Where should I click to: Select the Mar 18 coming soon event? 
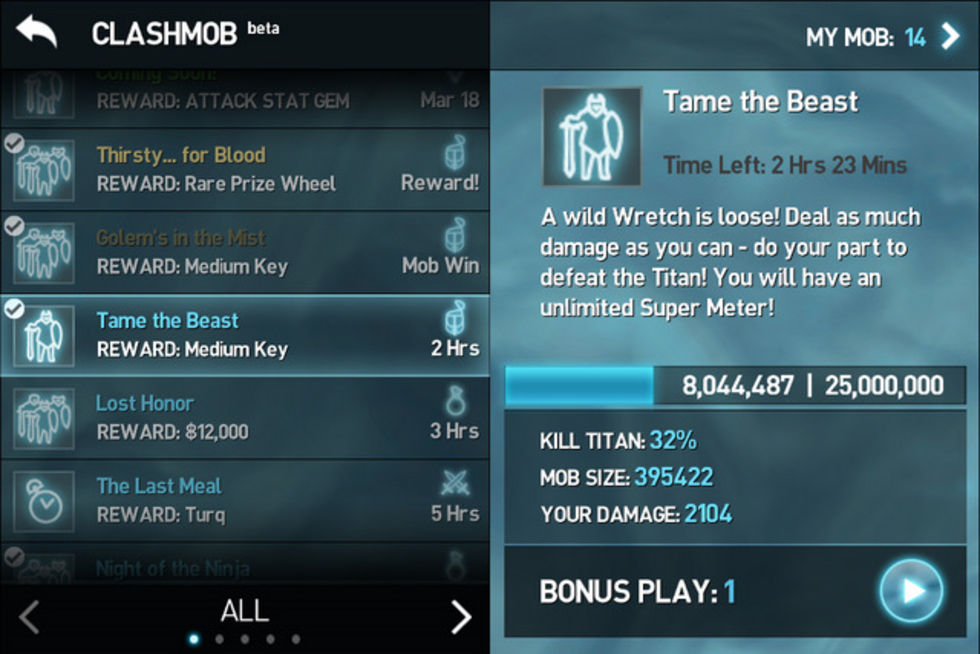coord(245,95)
